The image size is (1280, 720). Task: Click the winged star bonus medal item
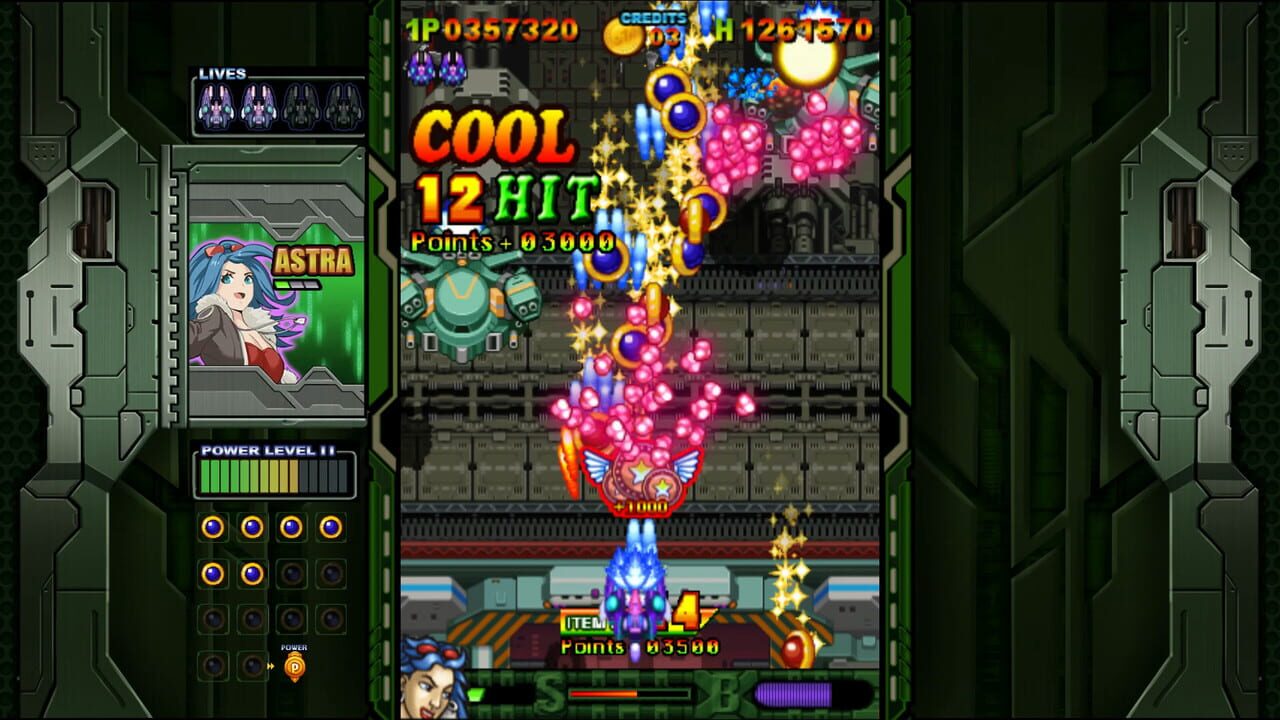click(638, 478)
